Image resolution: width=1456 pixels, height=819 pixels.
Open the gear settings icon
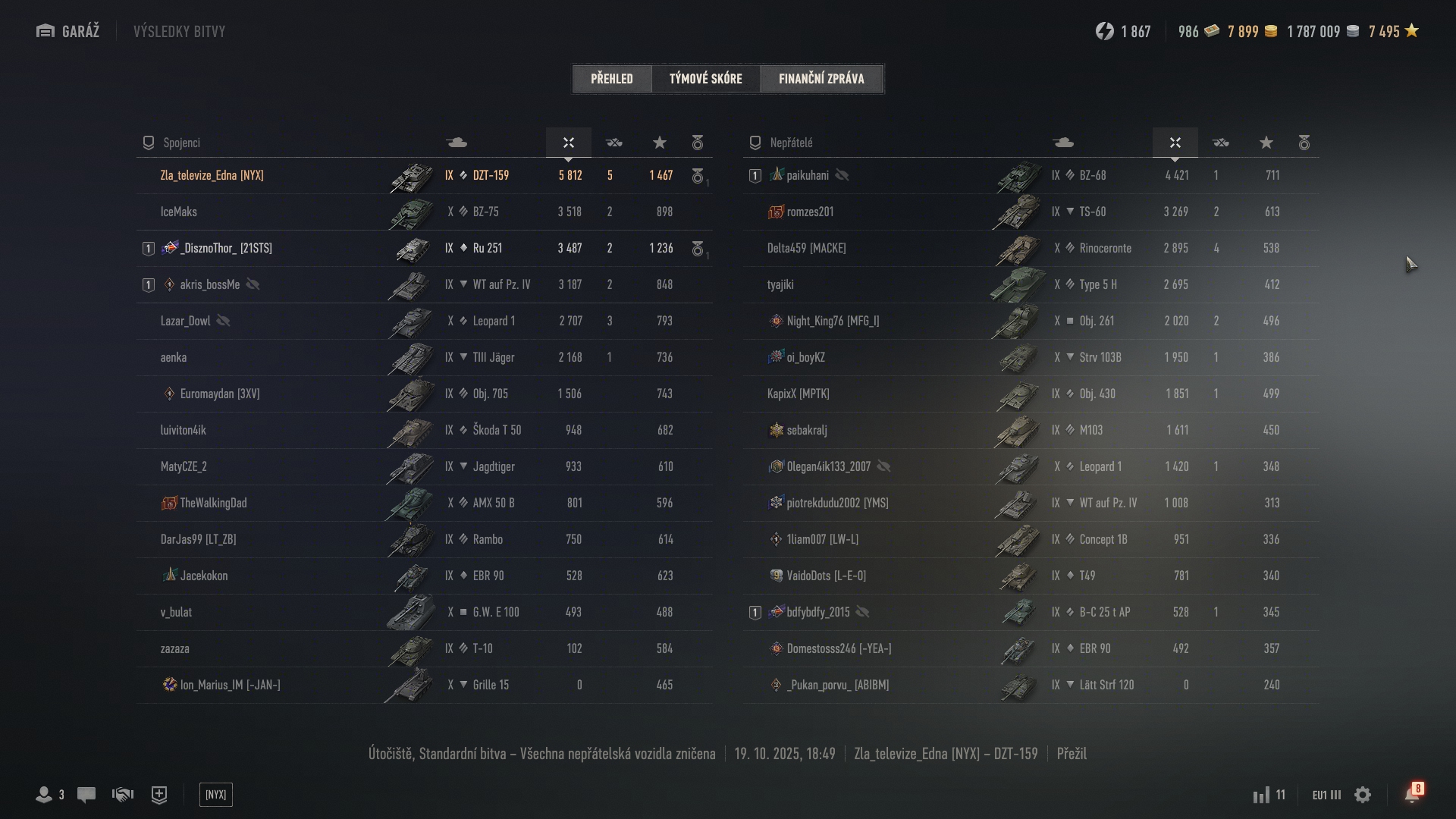tap(1363, 795)
